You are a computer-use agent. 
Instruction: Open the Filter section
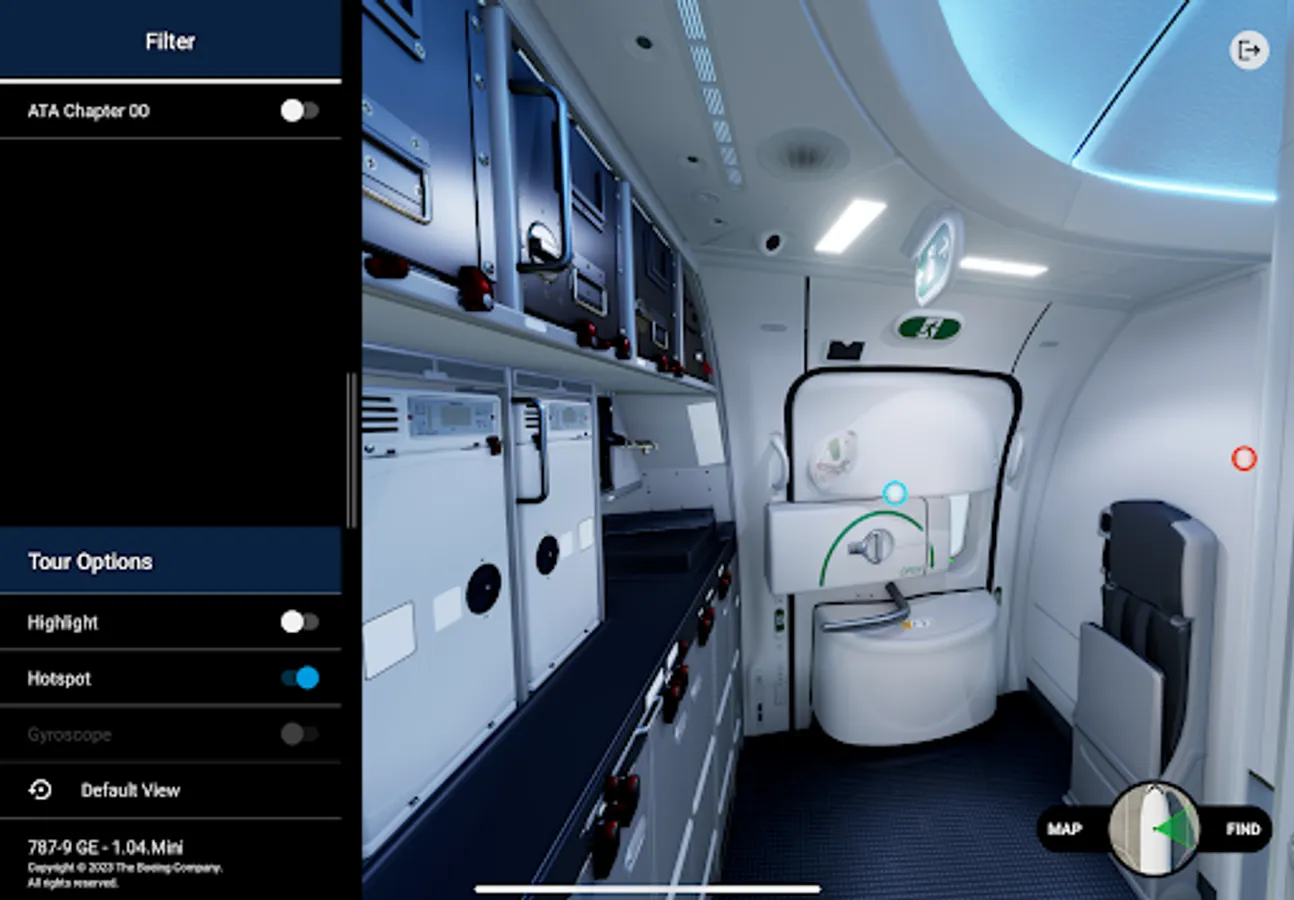pos(170,41)
